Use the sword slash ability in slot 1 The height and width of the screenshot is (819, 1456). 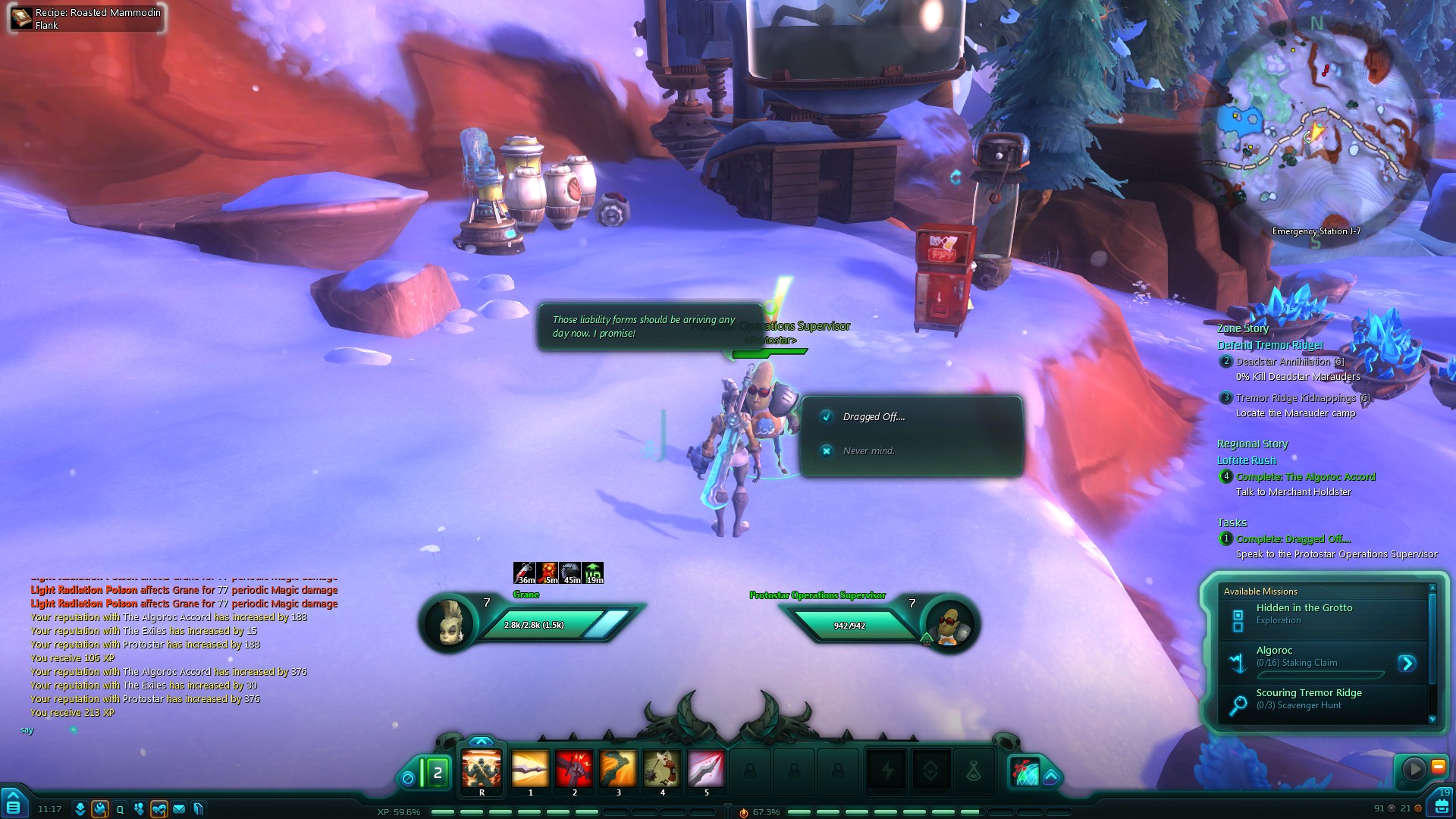point(530,769)
